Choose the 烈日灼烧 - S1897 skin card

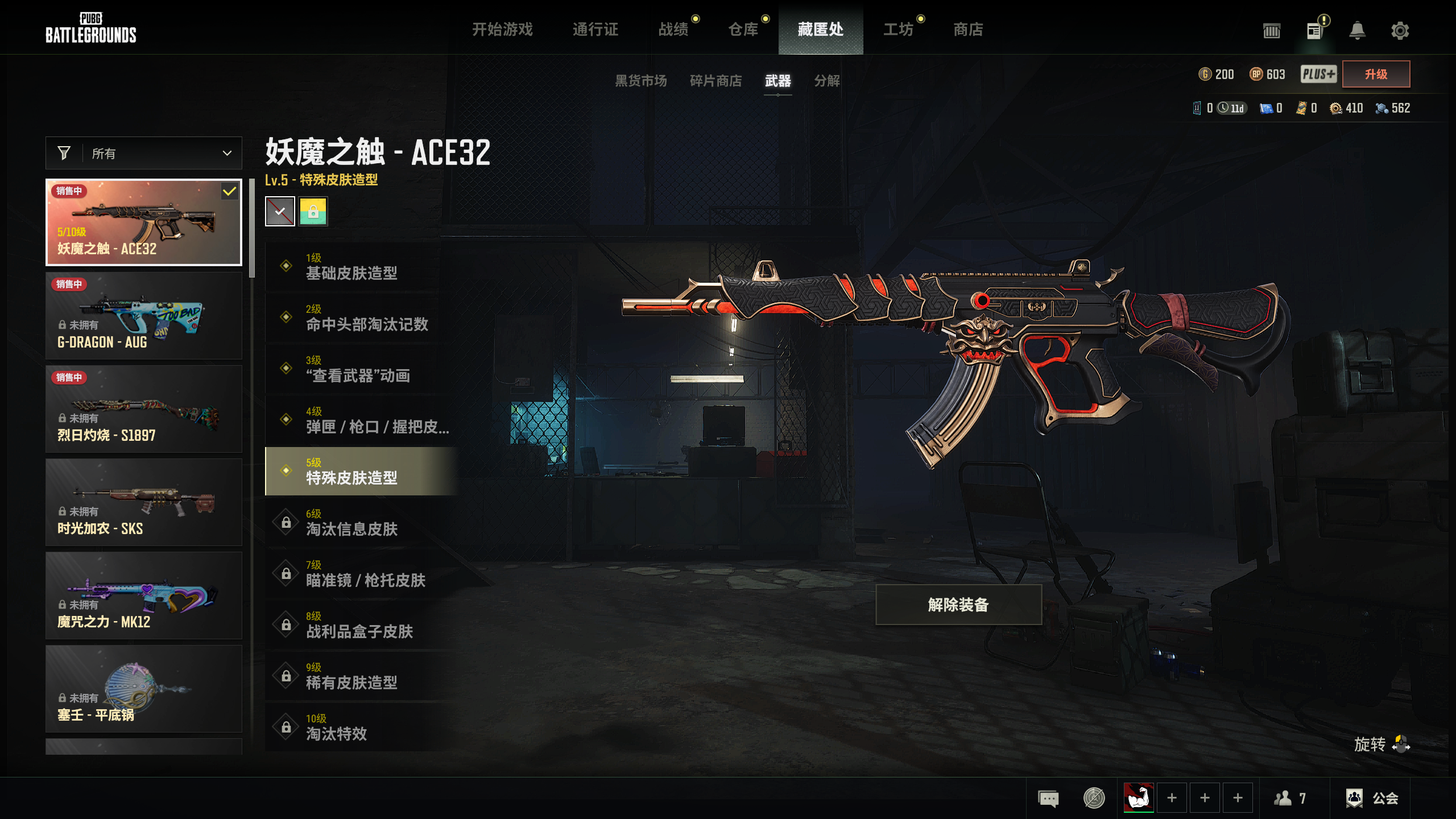pos(144,409)
